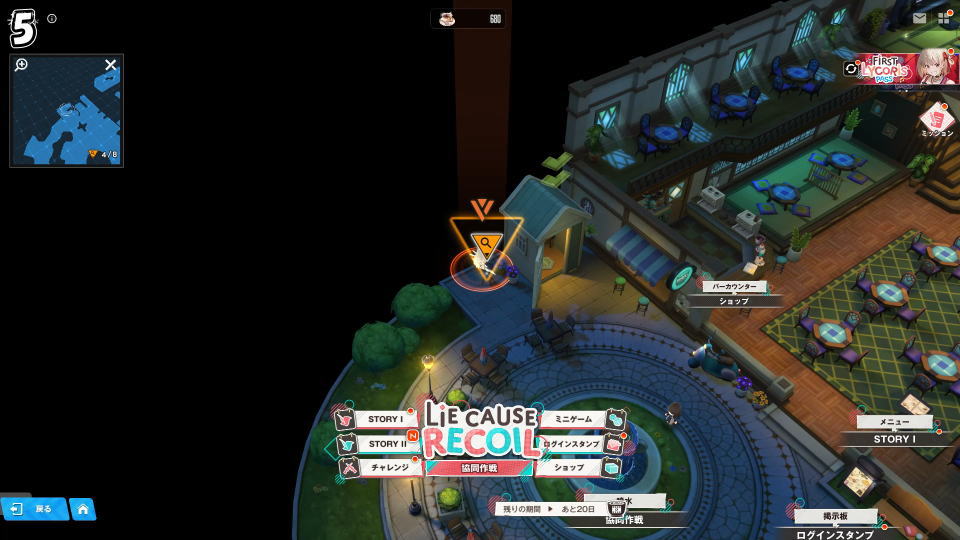Zoom in the minimap with the magnifier
Viewport: 960px width, 540px height.
tap(22, 65)
